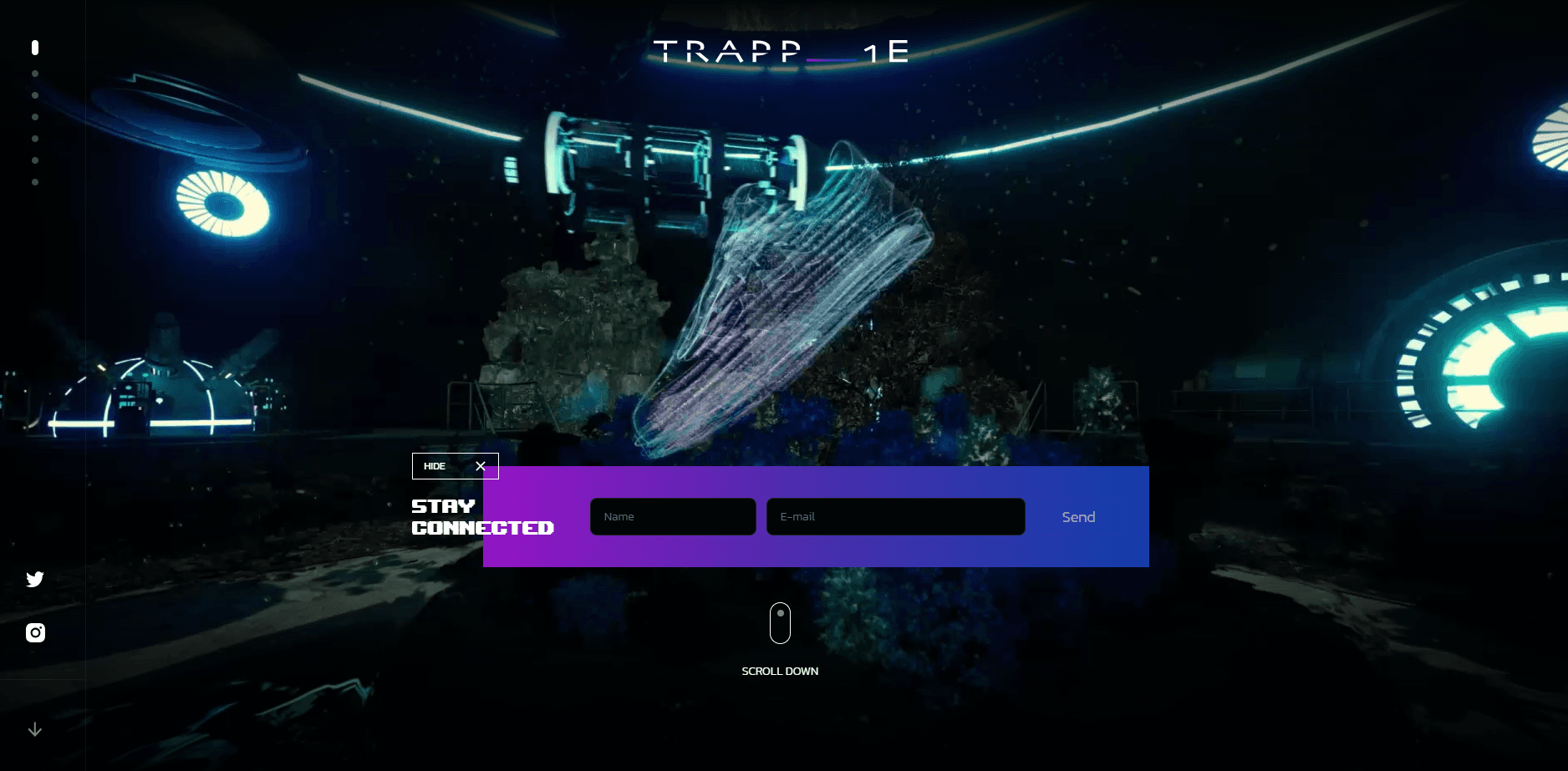Hide the Stay Connected panel

tap(455, 466)
